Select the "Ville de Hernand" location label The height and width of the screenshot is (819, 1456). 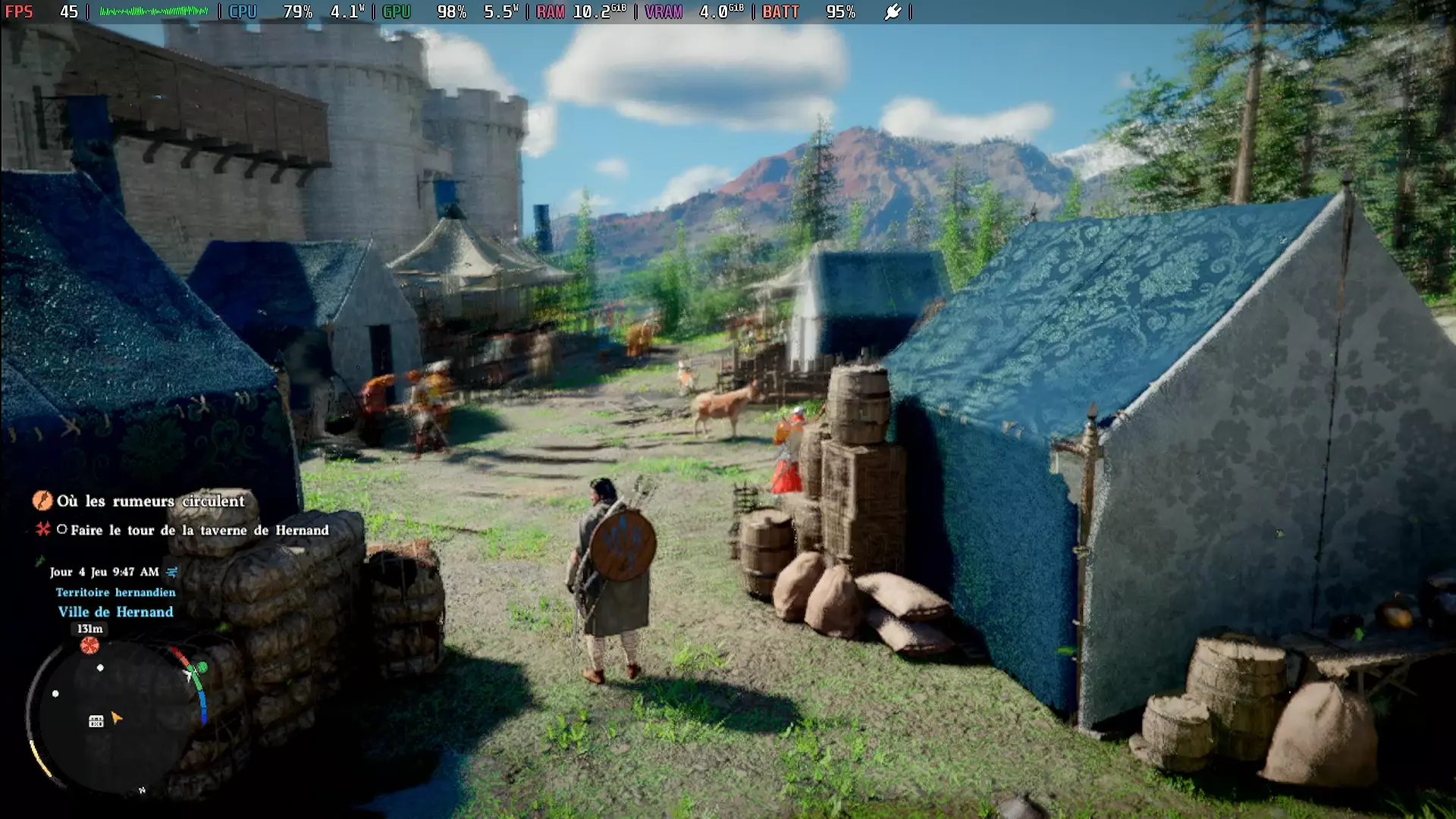coord(115,612)
